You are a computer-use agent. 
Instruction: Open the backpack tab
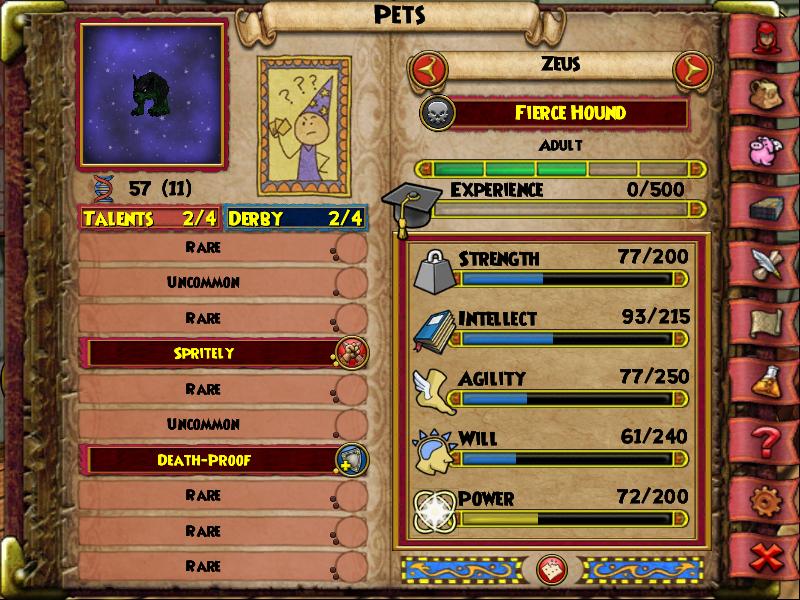[x=768, y=92]
